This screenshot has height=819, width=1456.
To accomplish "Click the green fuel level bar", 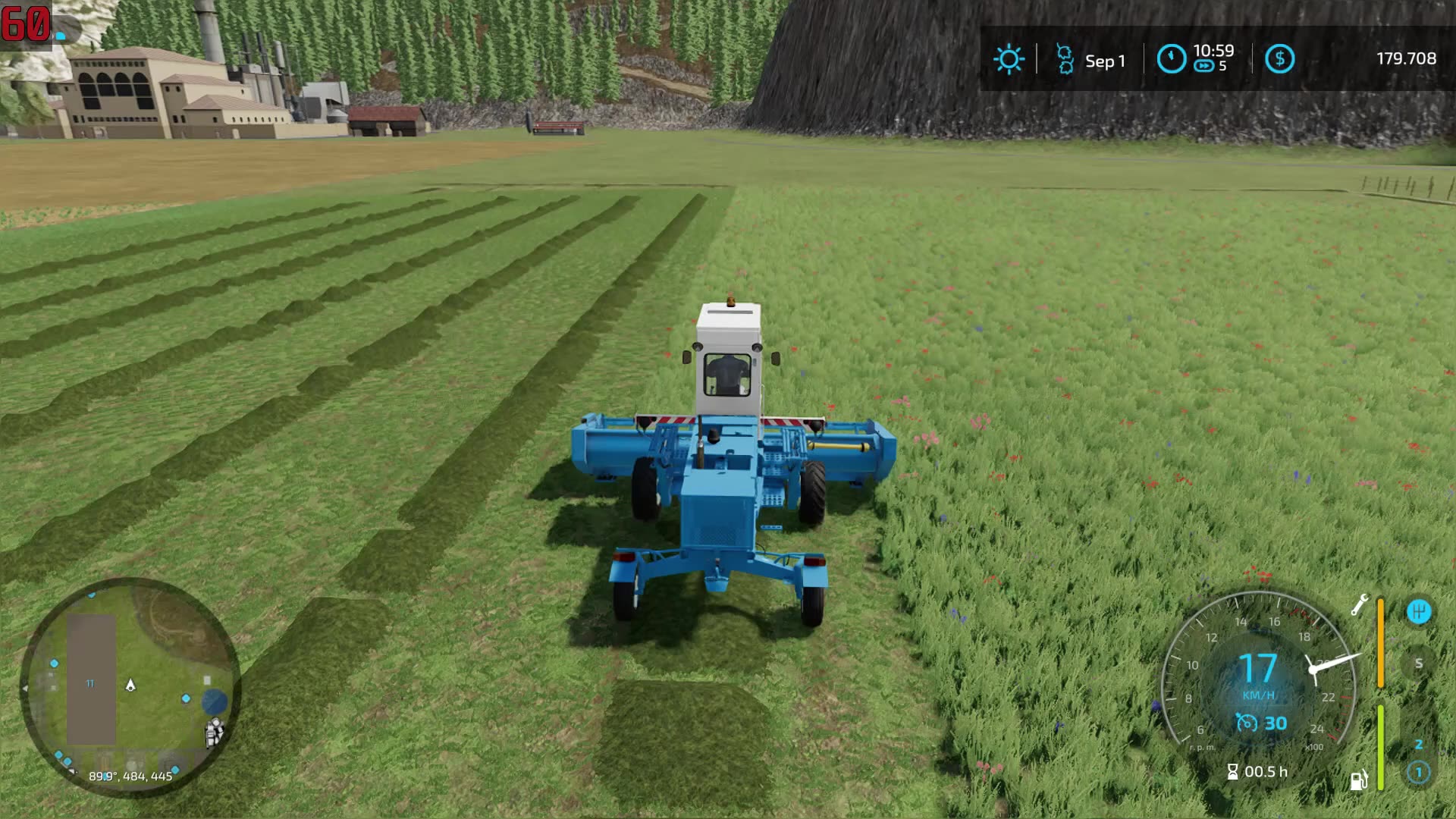I will 1380,746.
